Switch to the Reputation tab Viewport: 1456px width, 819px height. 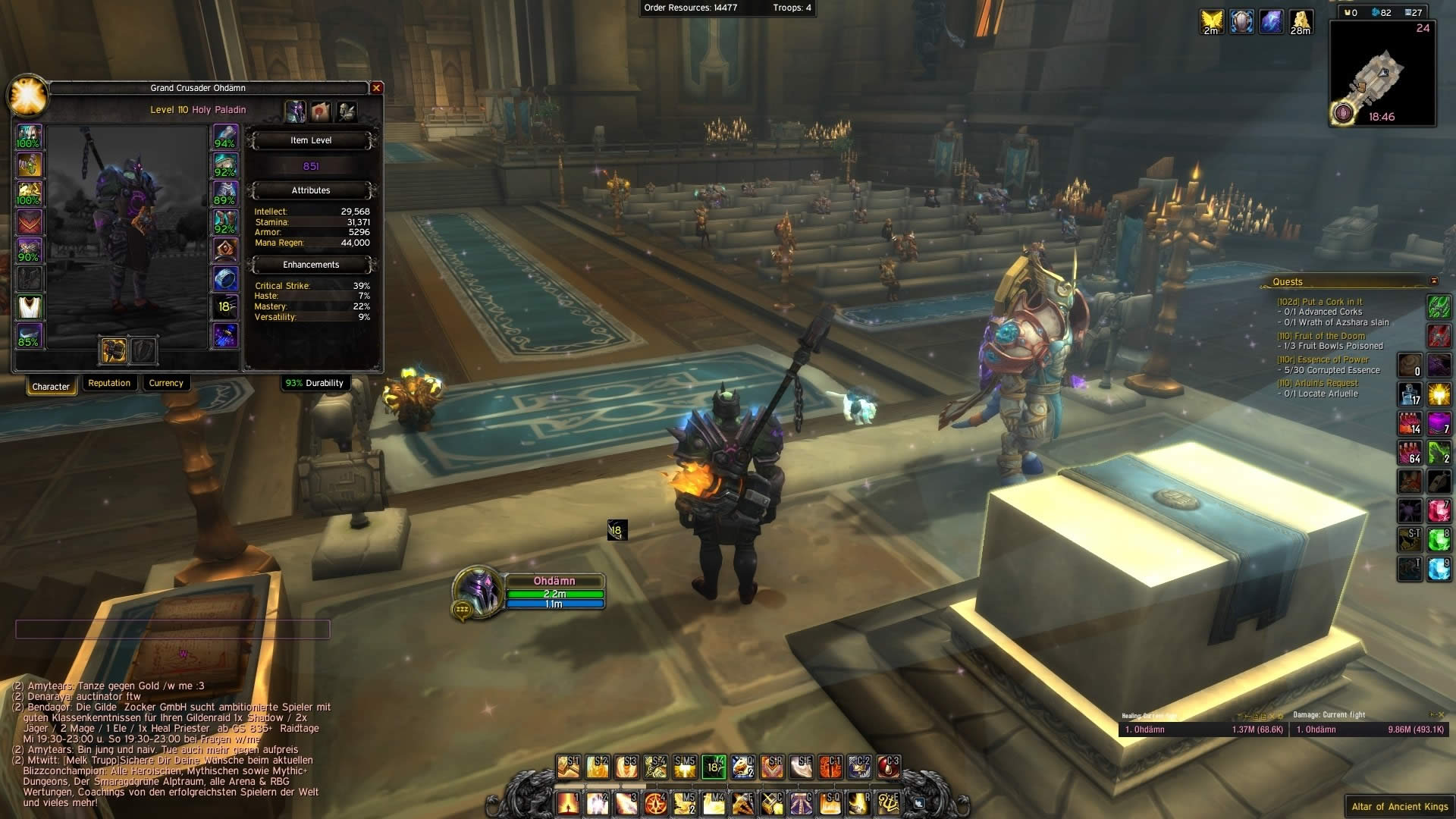tap(109, 383)
